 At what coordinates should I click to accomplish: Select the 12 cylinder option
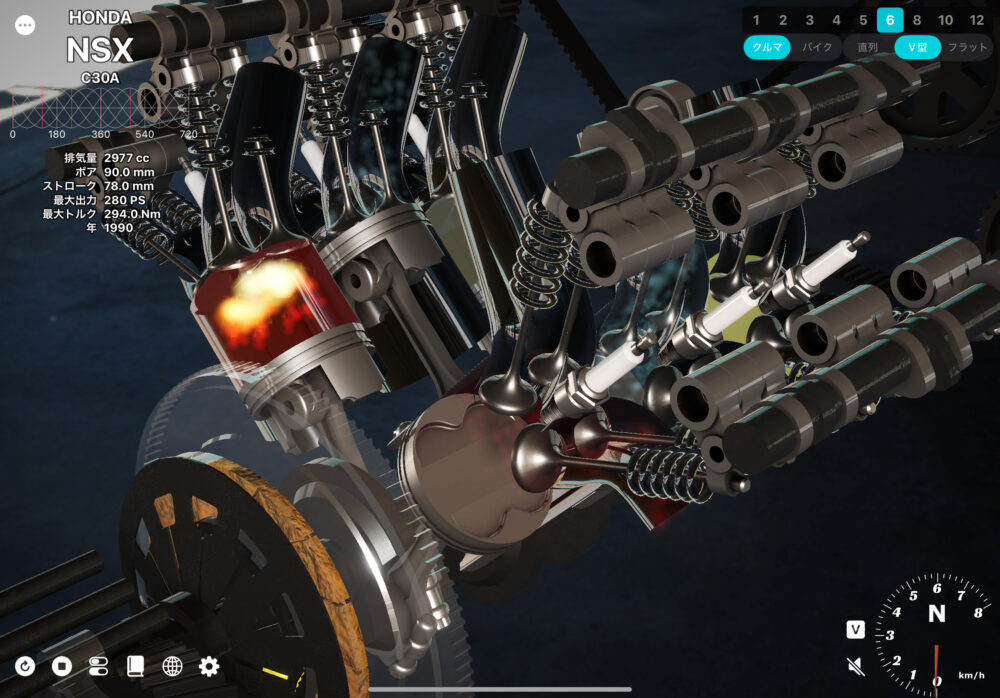coord(976,20)
